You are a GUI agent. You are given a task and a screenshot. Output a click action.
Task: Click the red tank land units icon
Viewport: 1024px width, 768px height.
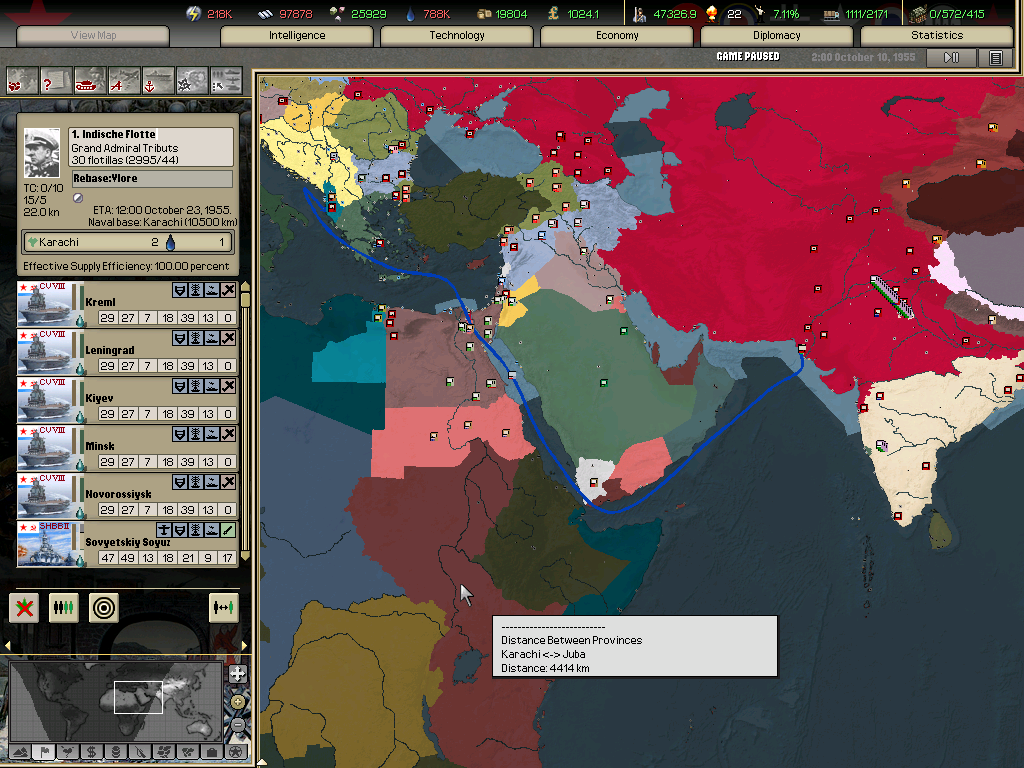(90, 79)
